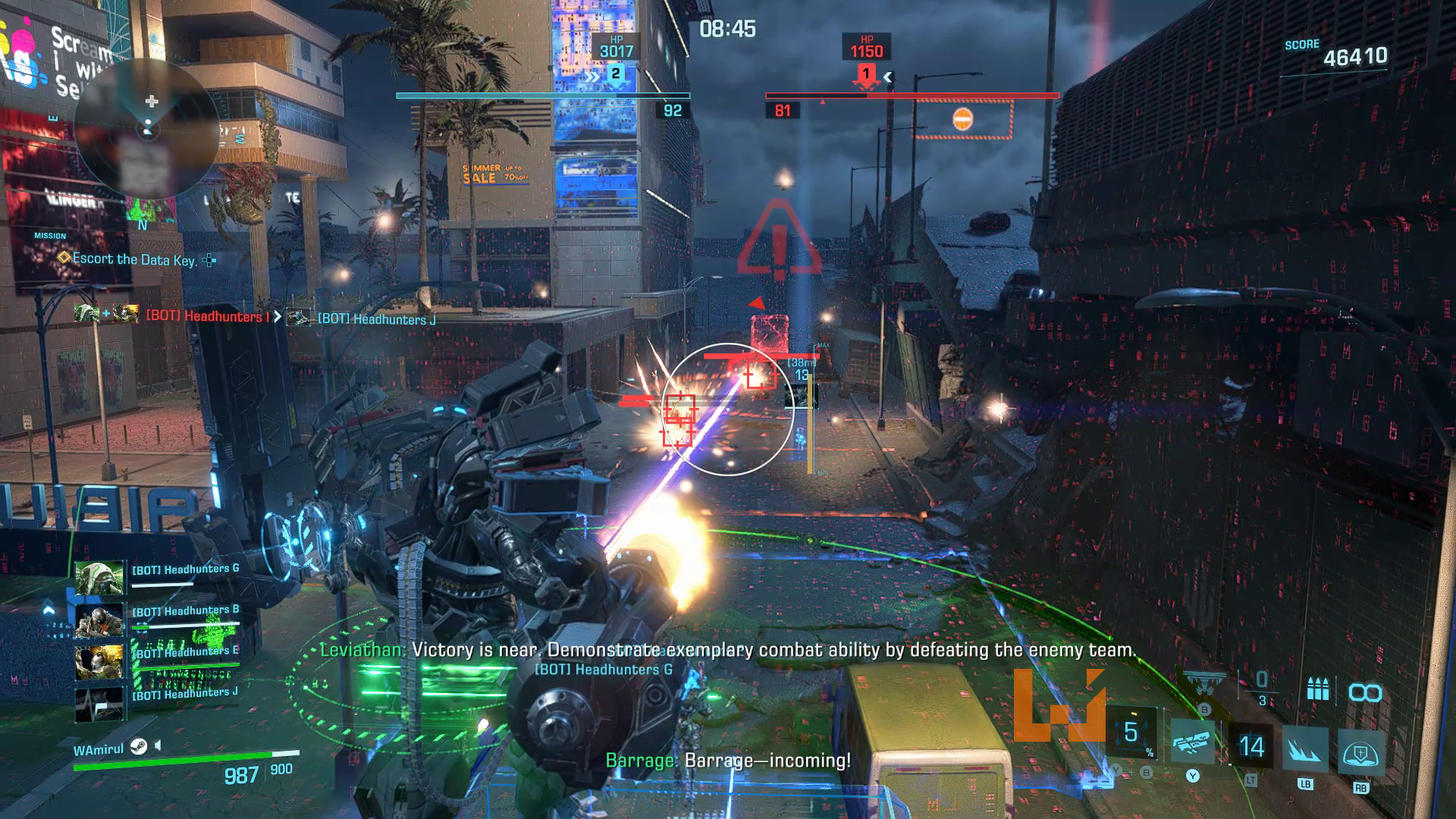Click the three-bullet ammo icon
The width and height of the screenshot is (1456, 819).
1319,690
